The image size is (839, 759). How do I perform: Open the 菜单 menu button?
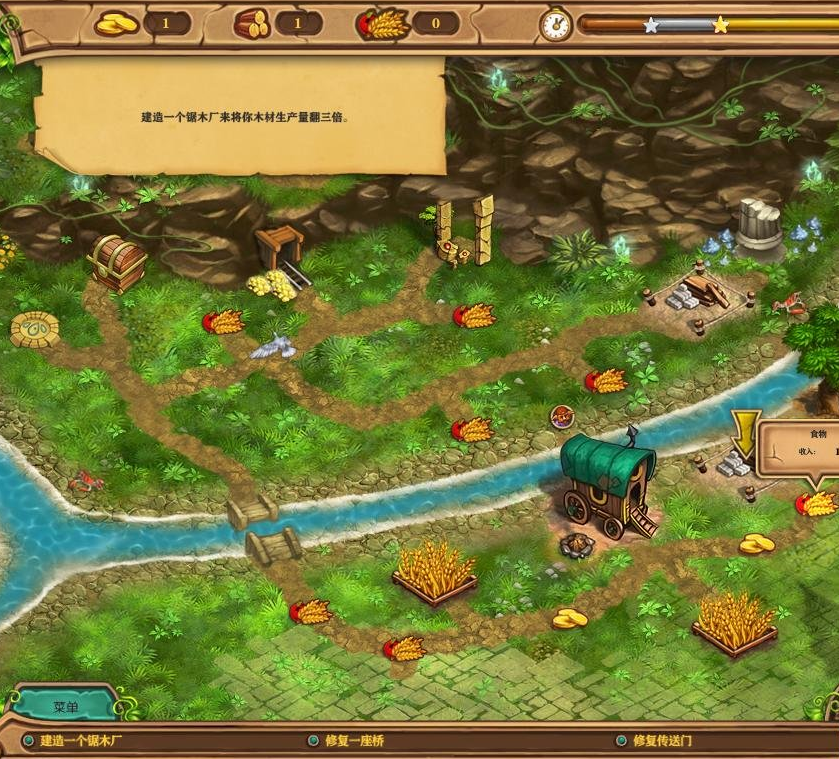65,705
